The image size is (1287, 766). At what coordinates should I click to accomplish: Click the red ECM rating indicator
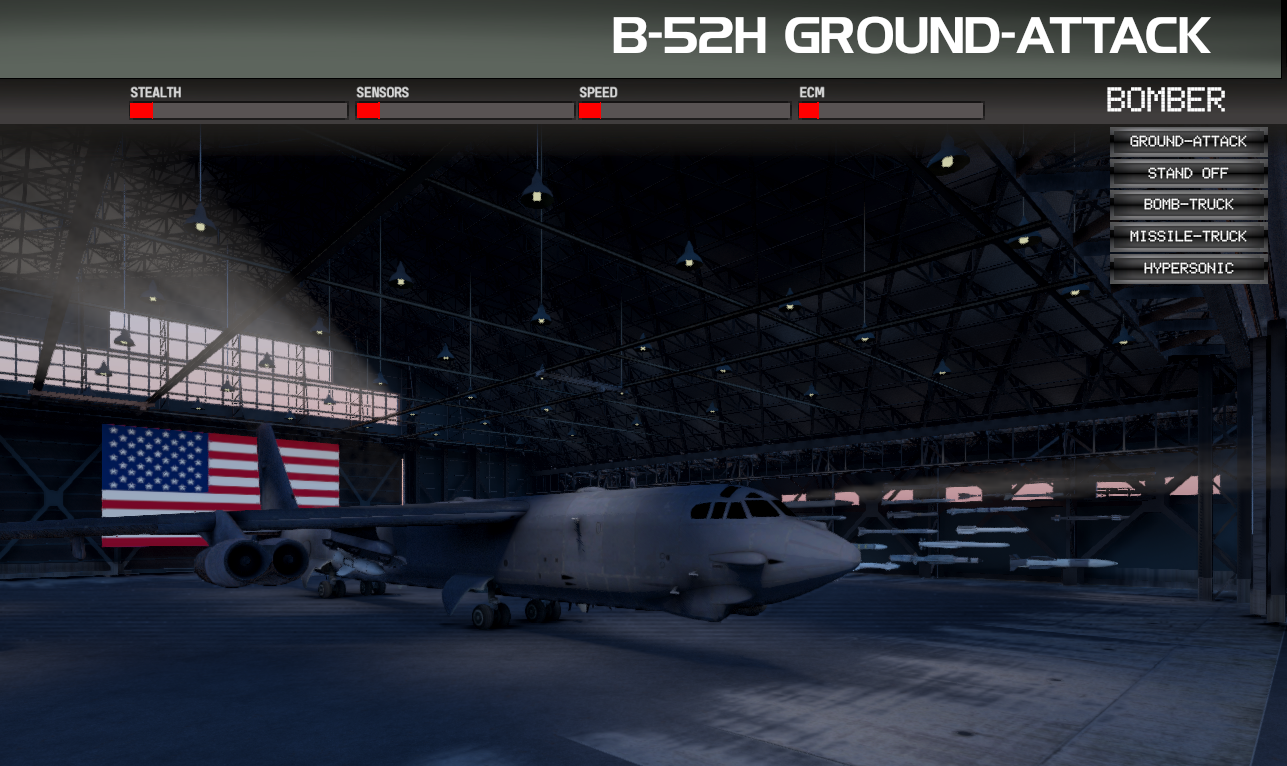807,110
